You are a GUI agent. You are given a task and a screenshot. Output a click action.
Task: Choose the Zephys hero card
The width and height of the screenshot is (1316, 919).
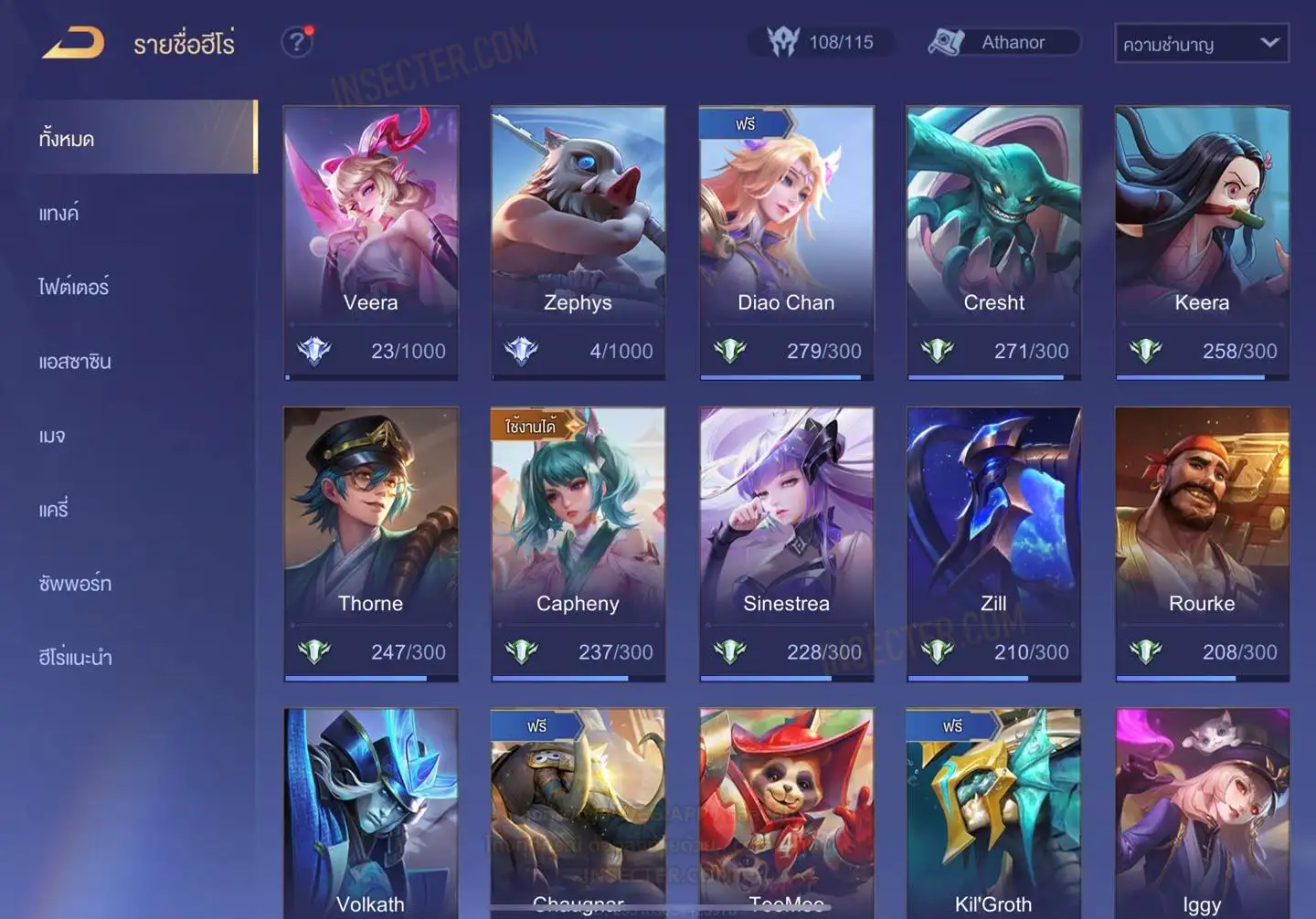578,242
